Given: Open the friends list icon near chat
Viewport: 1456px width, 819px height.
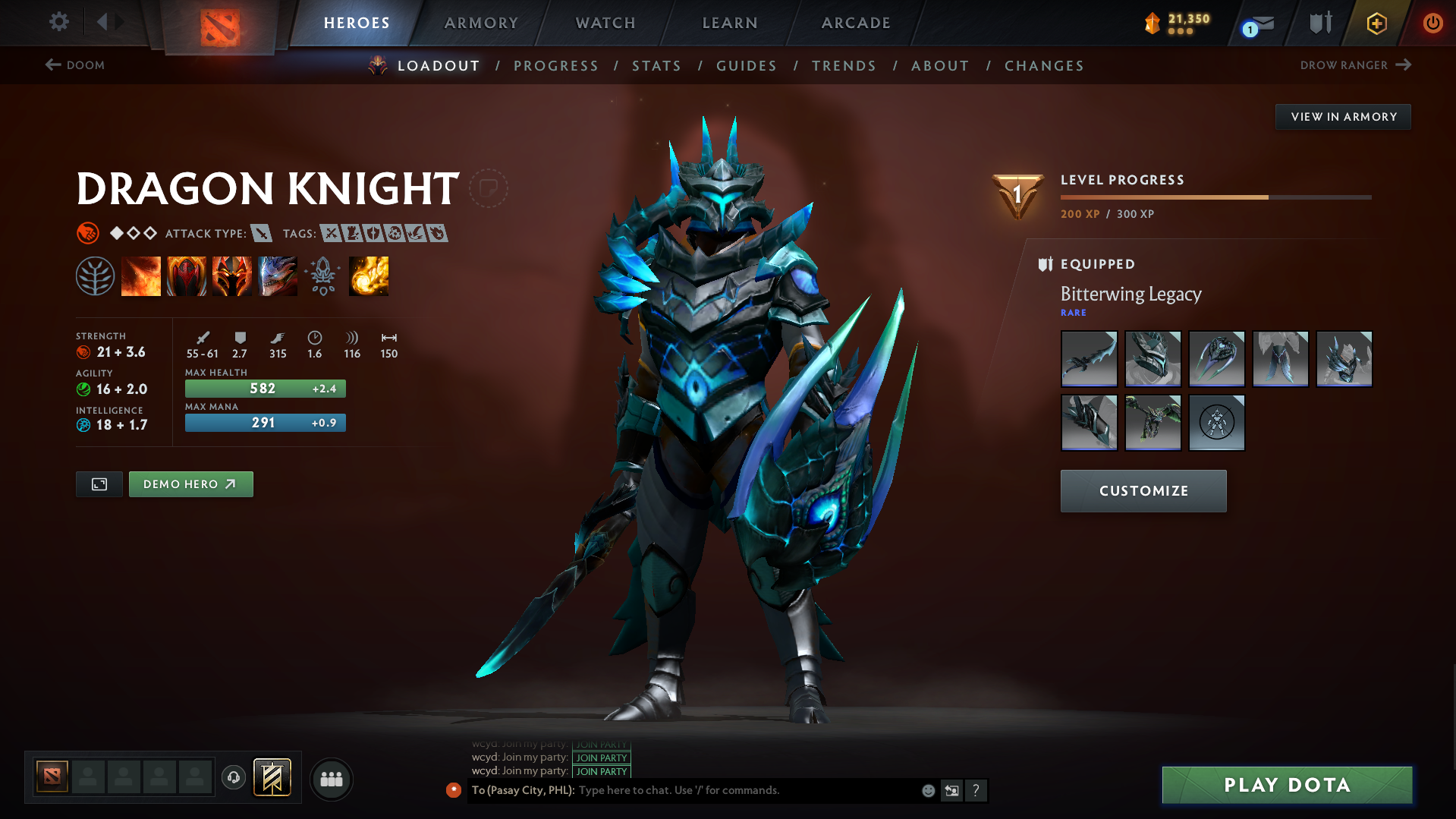Looking at the screenshot, I should point(331,779).
